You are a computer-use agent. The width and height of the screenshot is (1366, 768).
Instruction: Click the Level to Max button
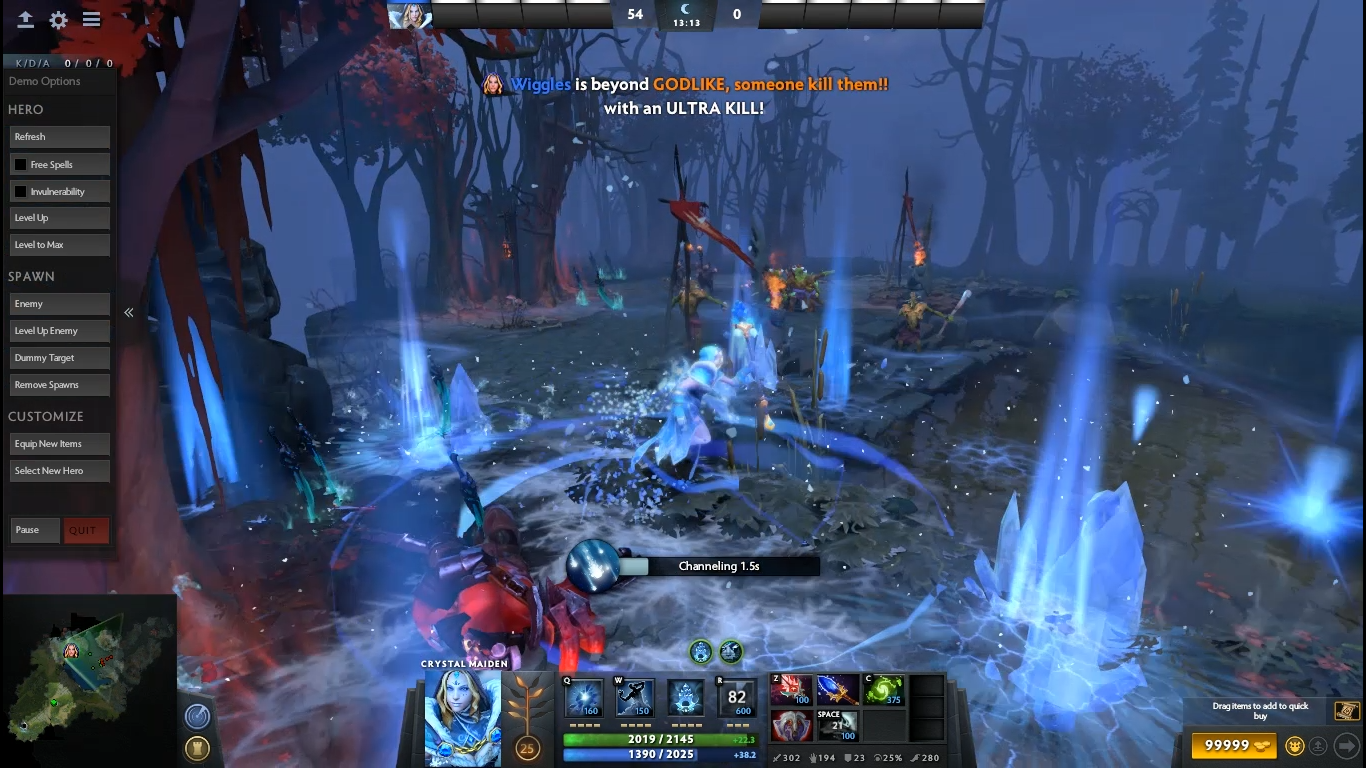[x=59, y=245]
